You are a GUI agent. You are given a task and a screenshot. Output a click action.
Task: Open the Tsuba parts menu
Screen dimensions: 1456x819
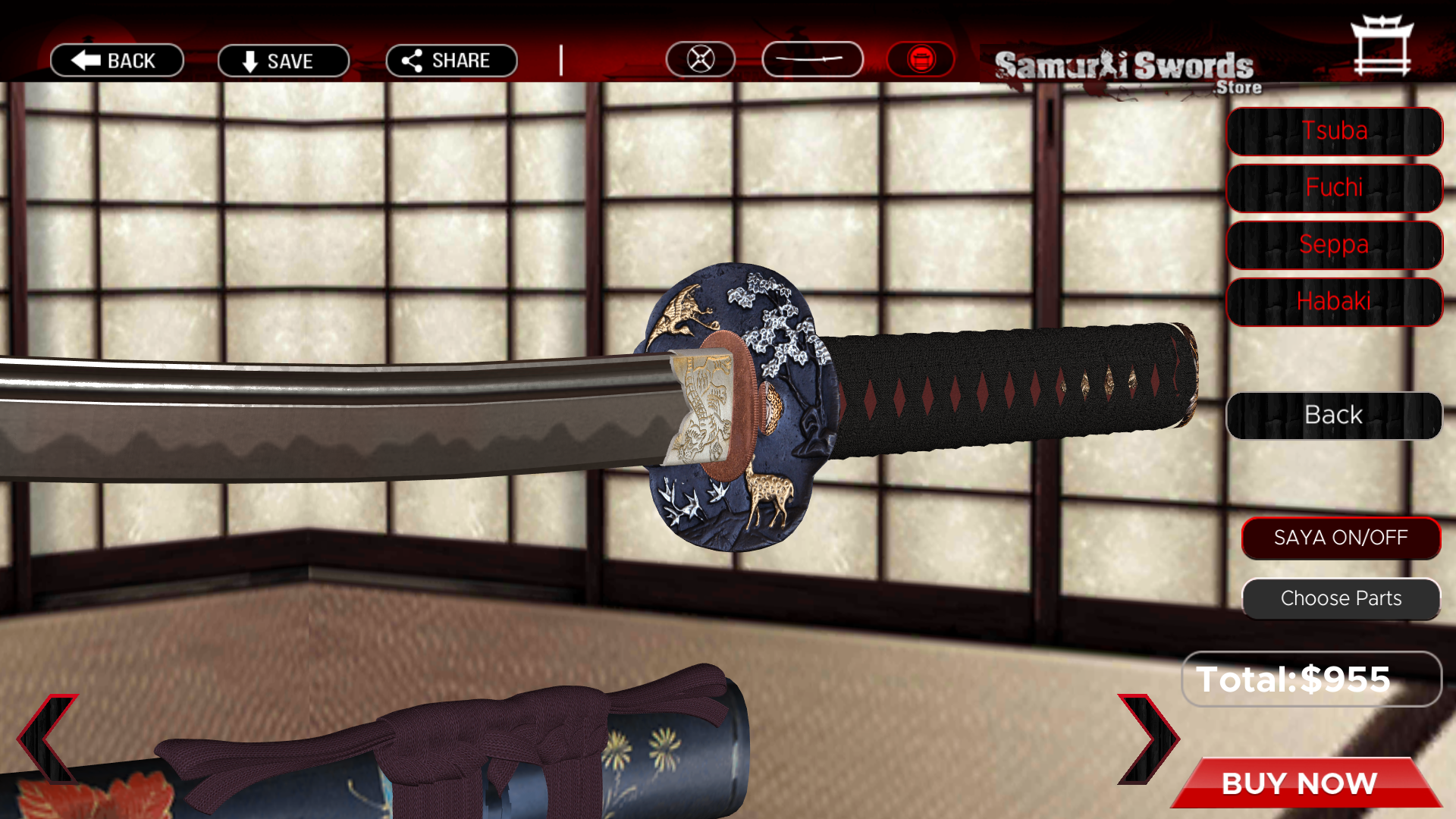click(x=1333, y=130)
